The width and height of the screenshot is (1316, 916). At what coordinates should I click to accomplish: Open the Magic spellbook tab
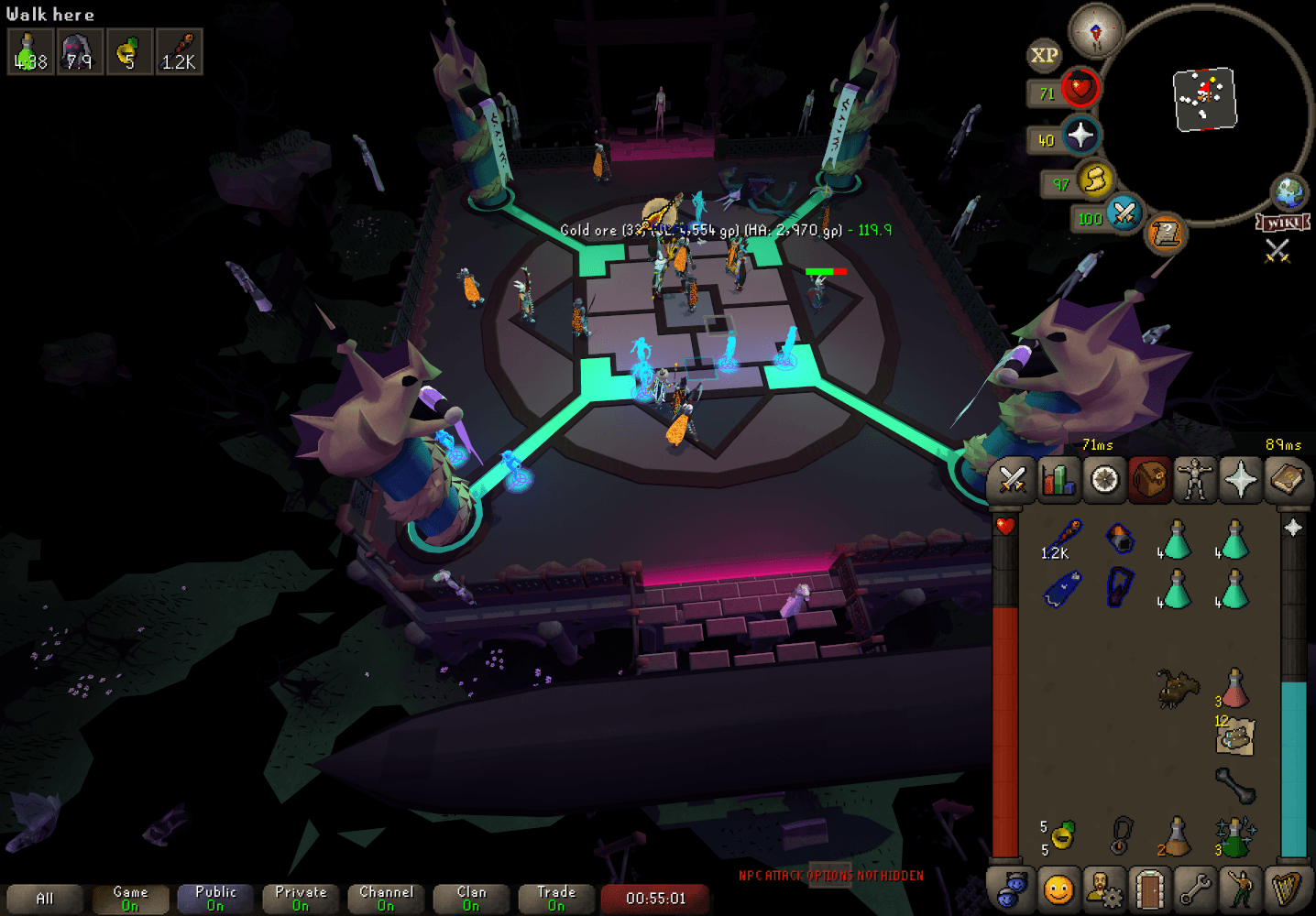1288,479
